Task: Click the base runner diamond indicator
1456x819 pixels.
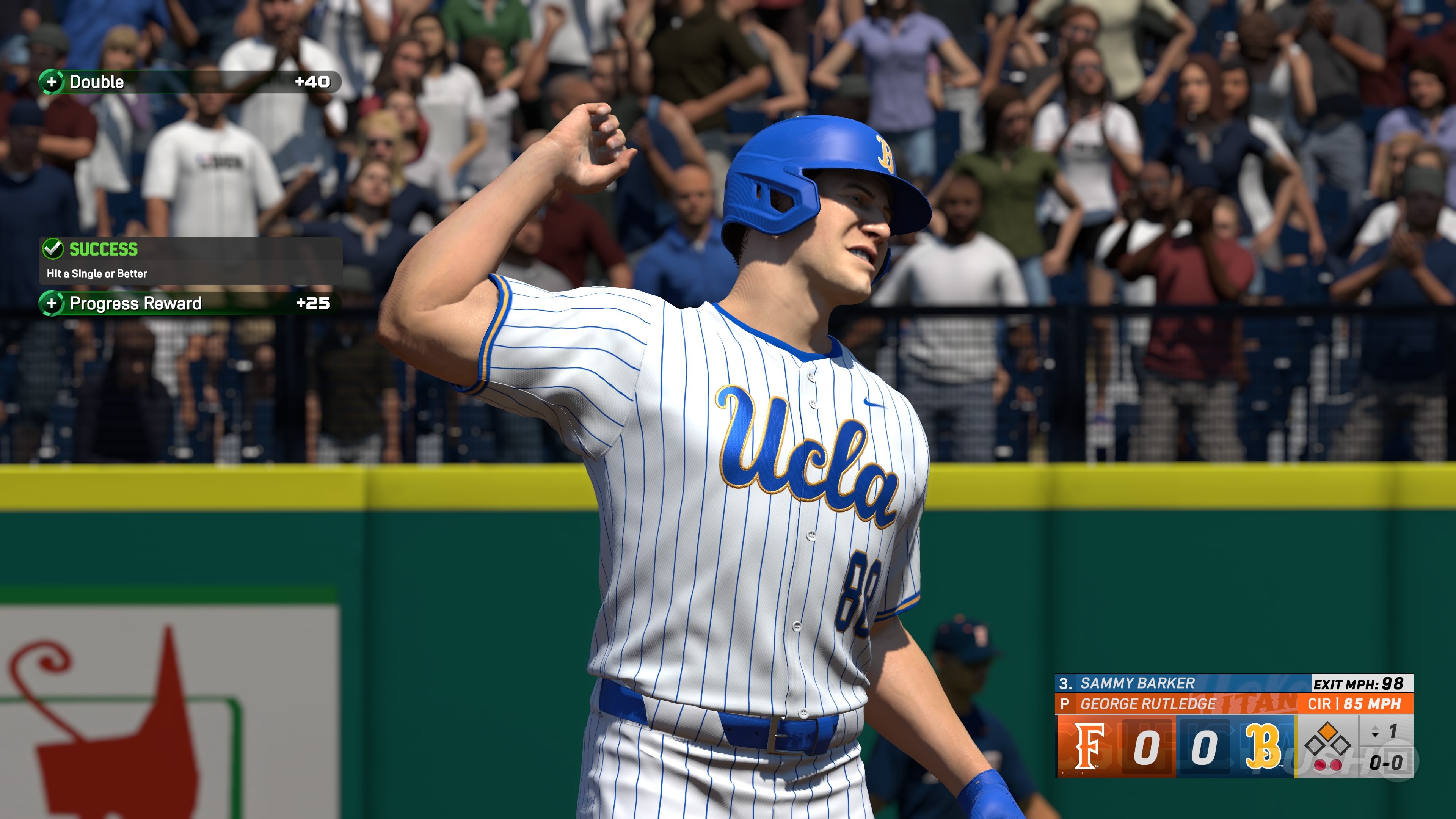Action: pyautogui.click(x=1327, y=740)
